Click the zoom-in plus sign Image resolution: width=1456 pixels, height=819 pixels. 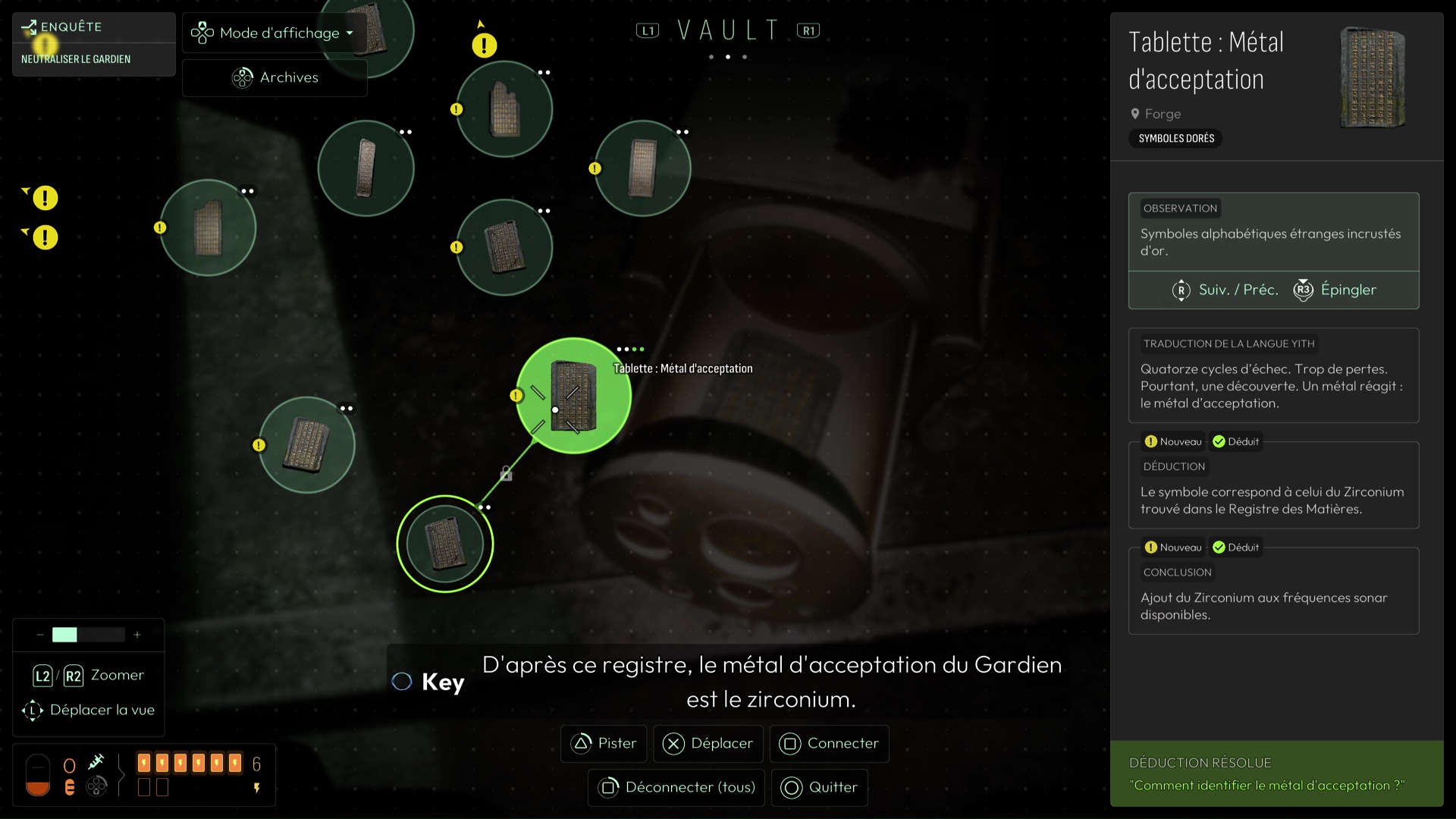137,635
